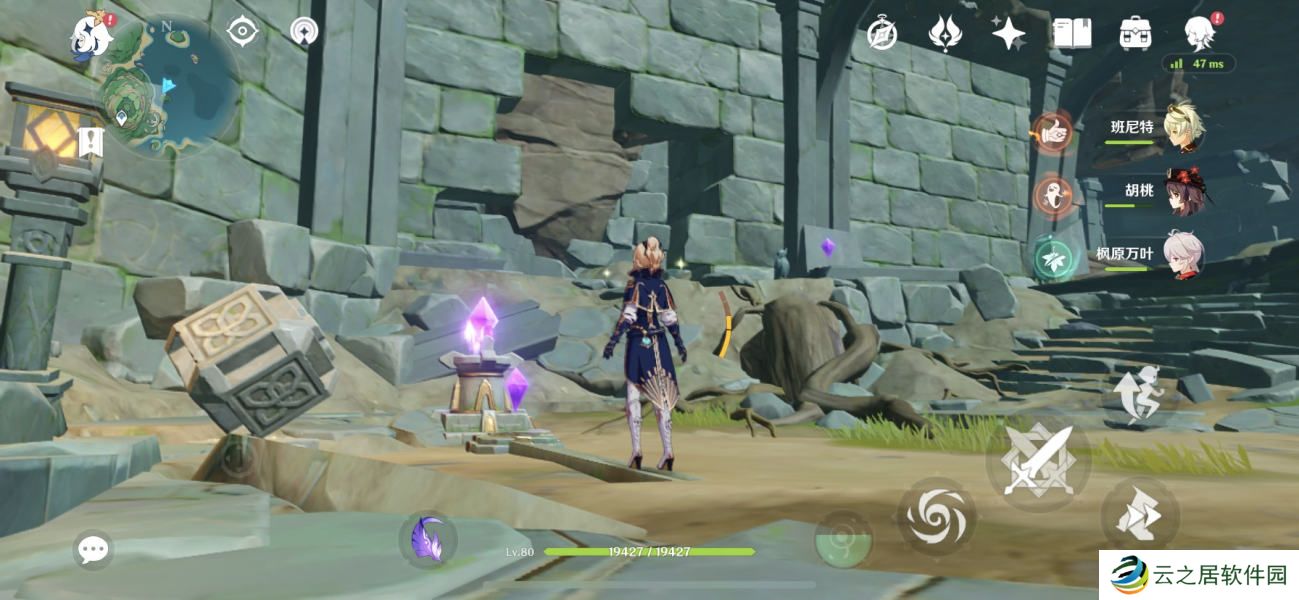The image size is (1299, 600).
Task: Switch to party member 班尼特
Action: click(1182, 130)
